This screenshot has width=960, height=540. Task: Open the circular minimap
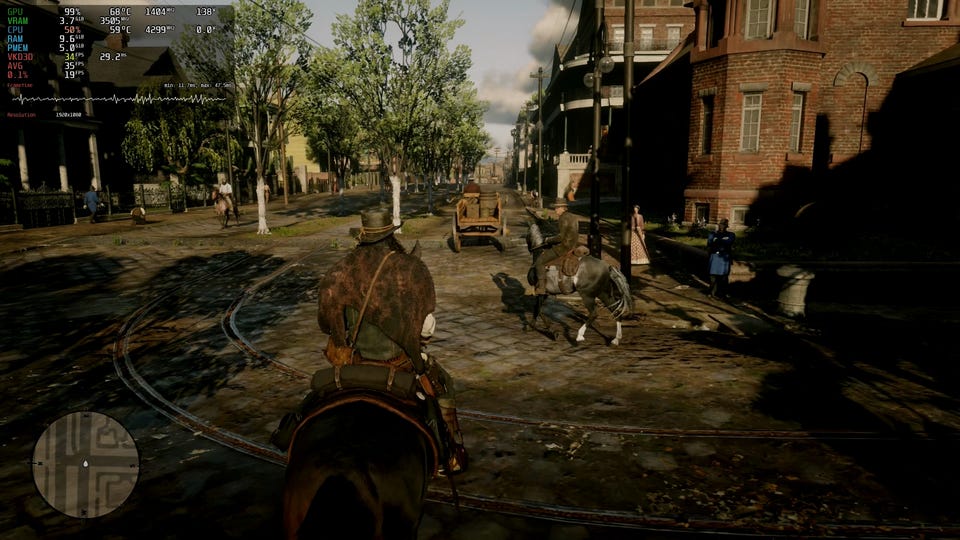(85, 464)
